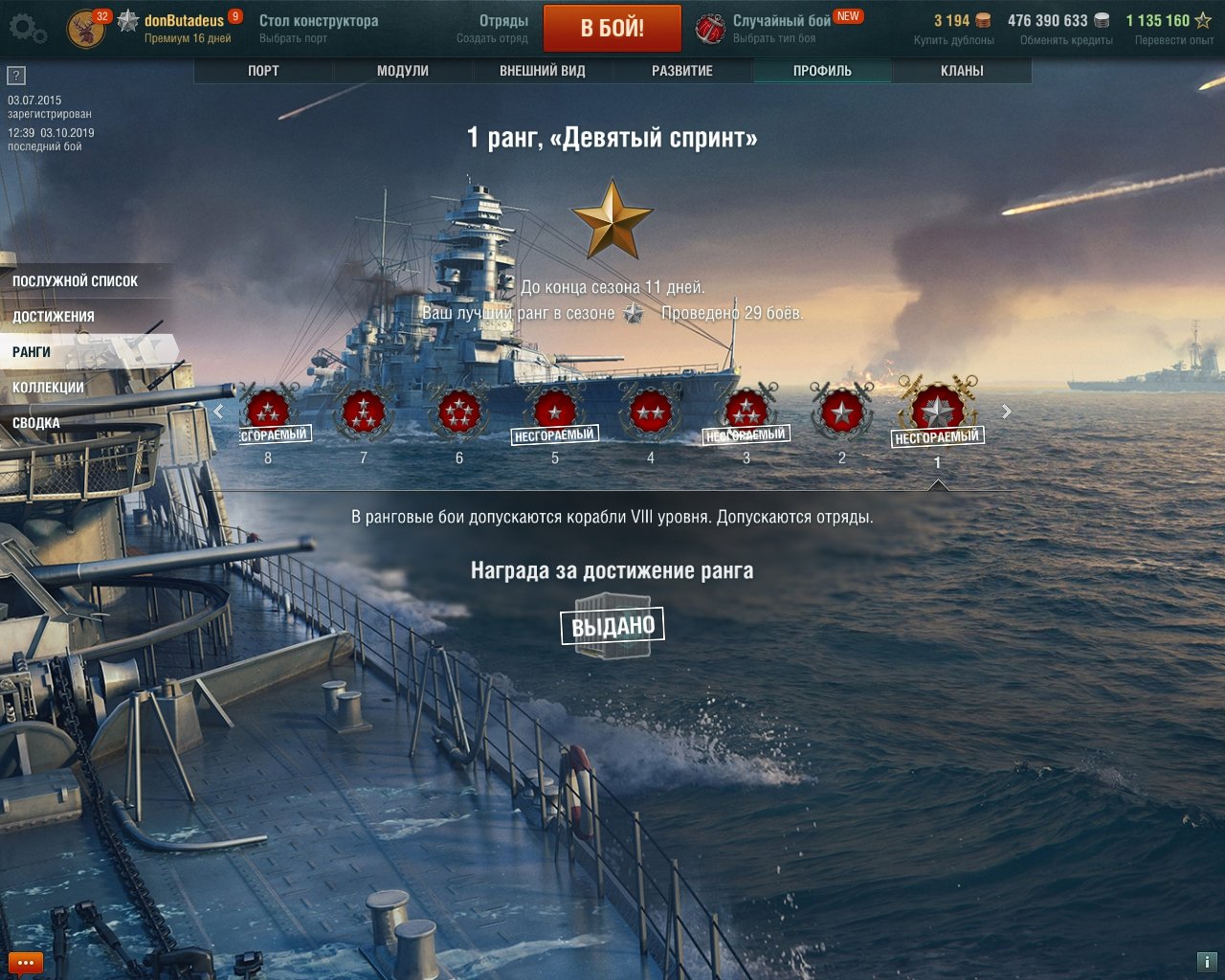
Task: Go to the РАЗВИТИЕ tab
Action: [682, 71]
